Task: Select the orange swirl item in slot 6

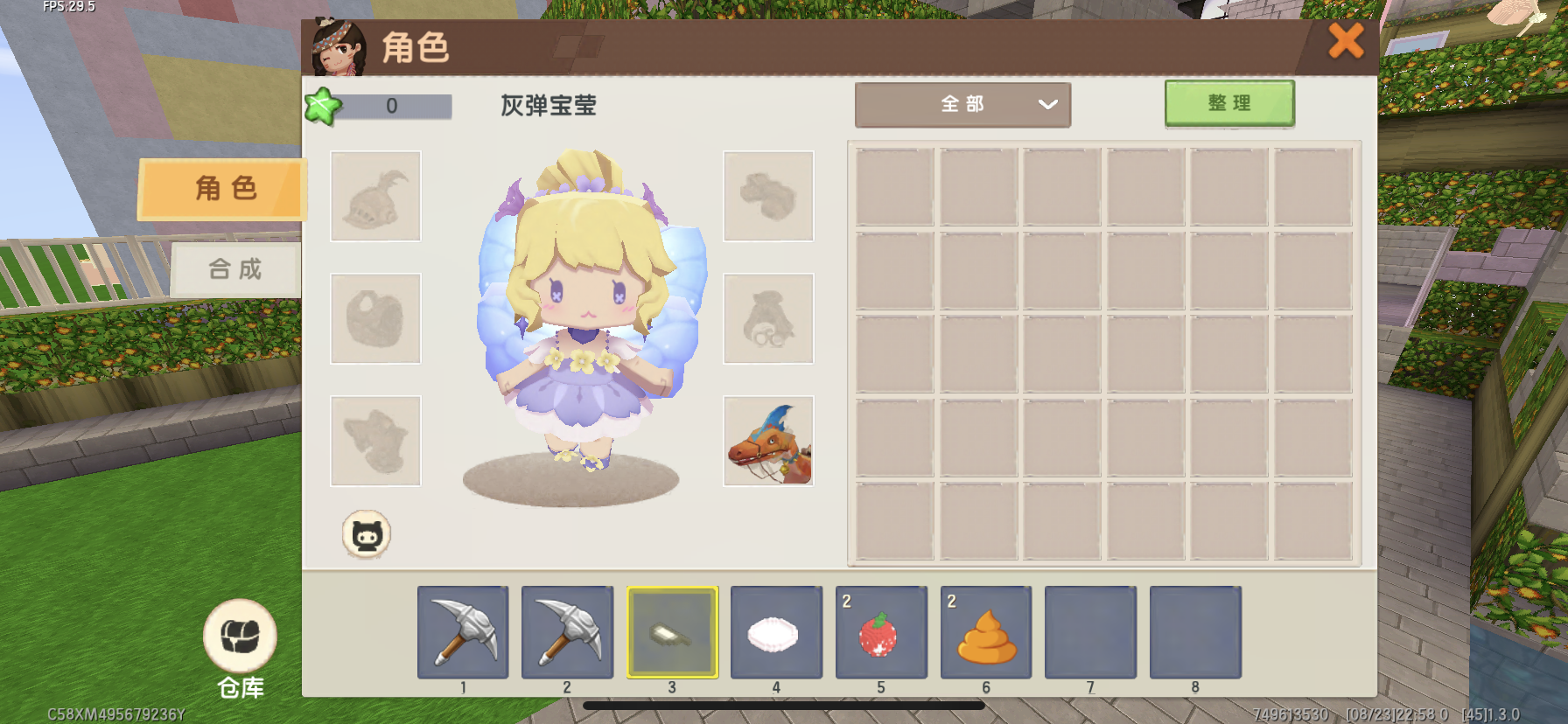Action: tap(986, 632)
